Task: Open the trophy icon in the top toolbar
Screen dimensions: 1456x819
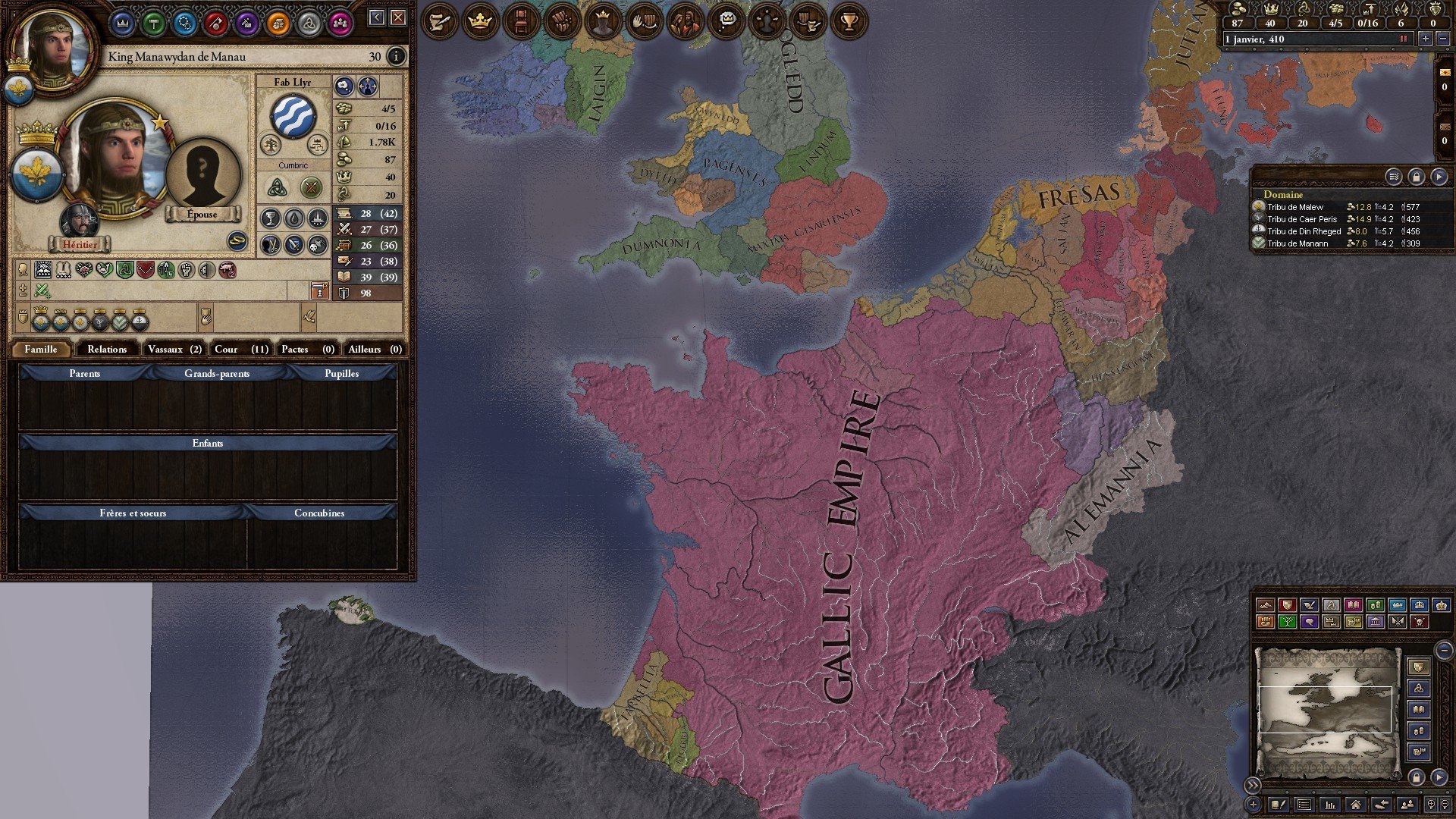Action: click(x=849, y=22)
